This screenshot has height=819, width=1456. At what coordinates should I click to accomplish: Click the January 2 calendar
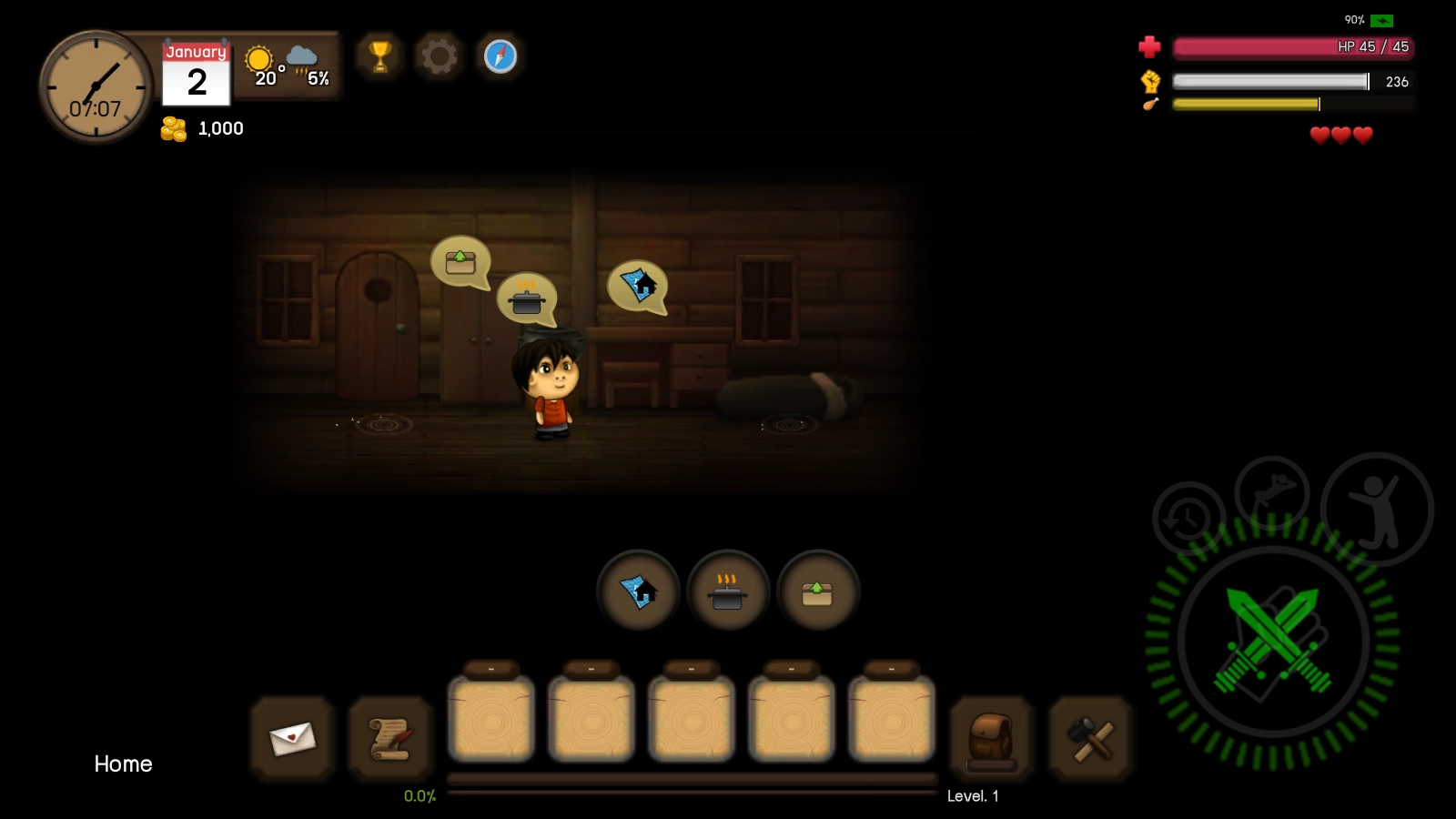point(196,74)
